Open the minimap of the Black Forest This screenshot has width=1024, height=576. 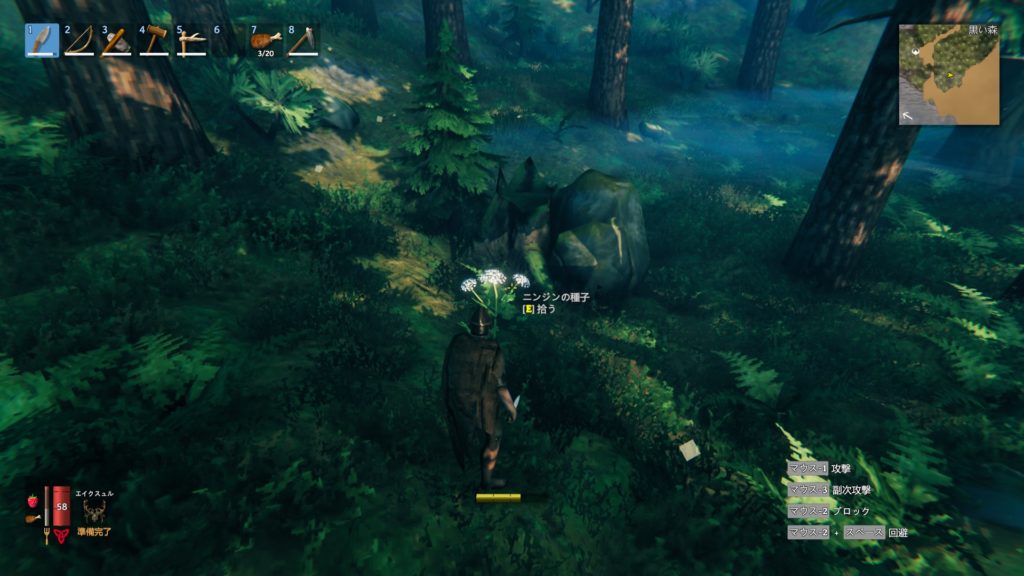coord(949,74)
